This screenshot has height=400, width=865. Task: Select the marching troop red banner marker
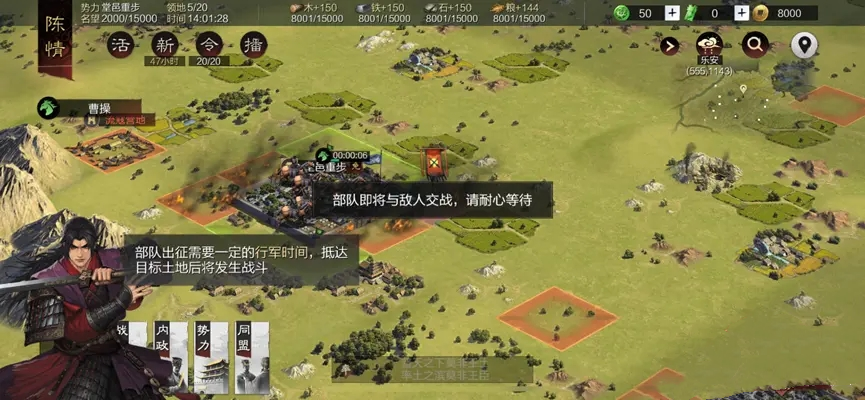tap(434, 160)
